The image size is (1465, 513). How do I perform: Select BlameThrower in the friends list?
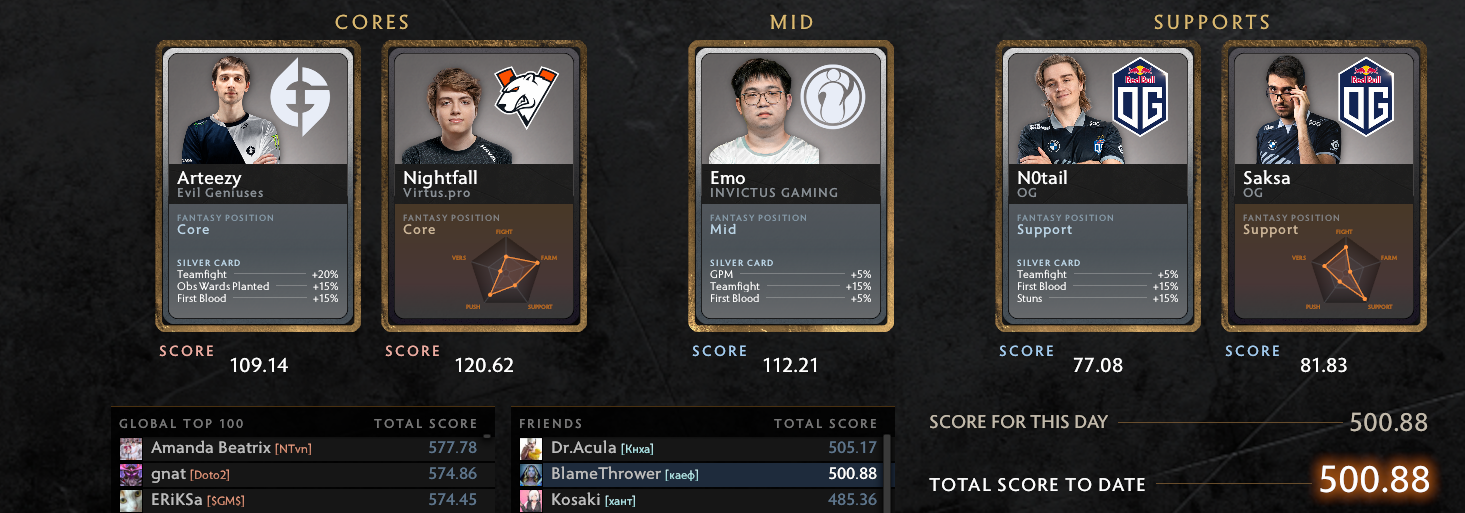tap(698, 474)
